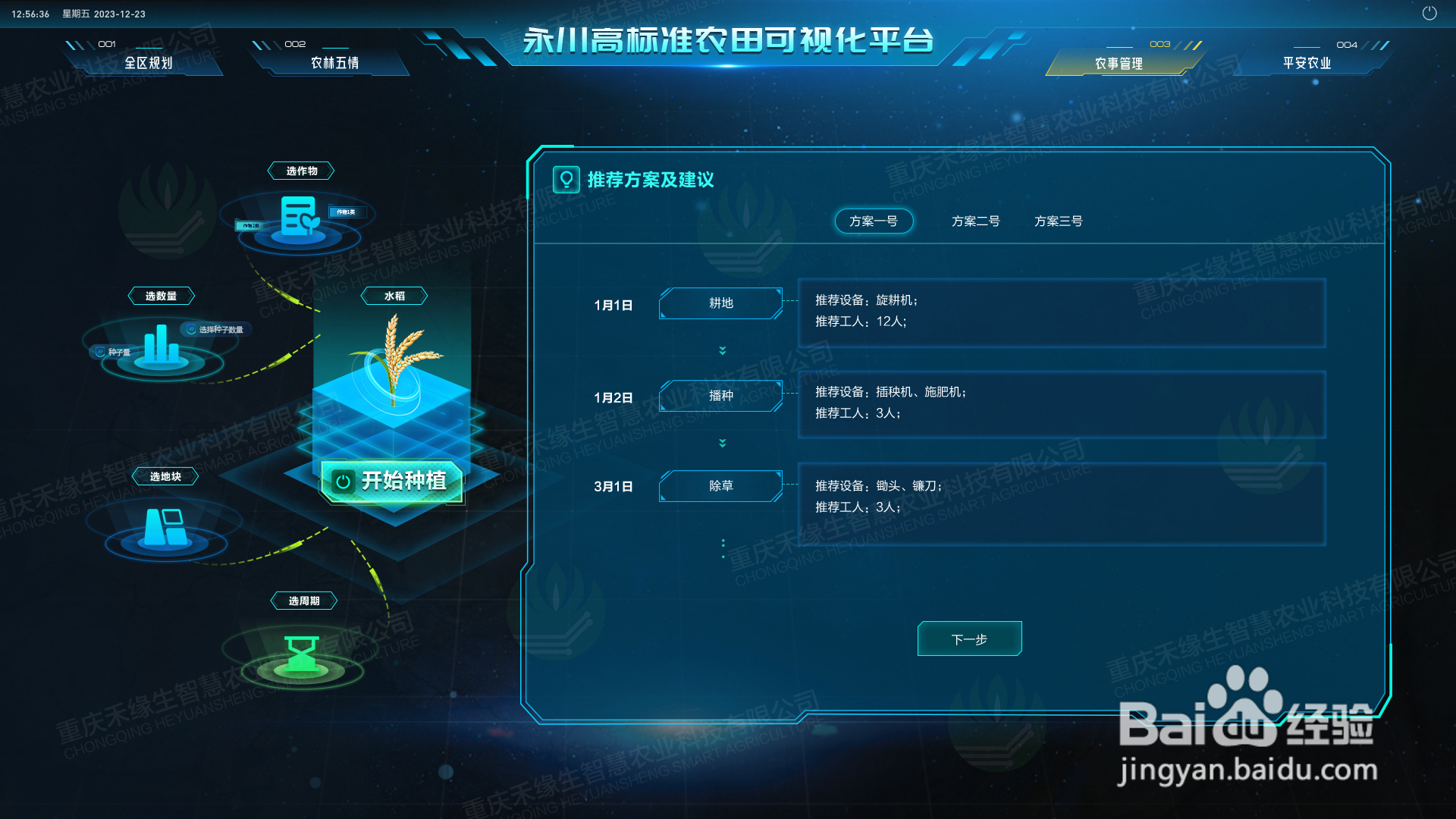
Task: Click the lightbulb icon beside 推荐方案及建议
Action: 566,180
